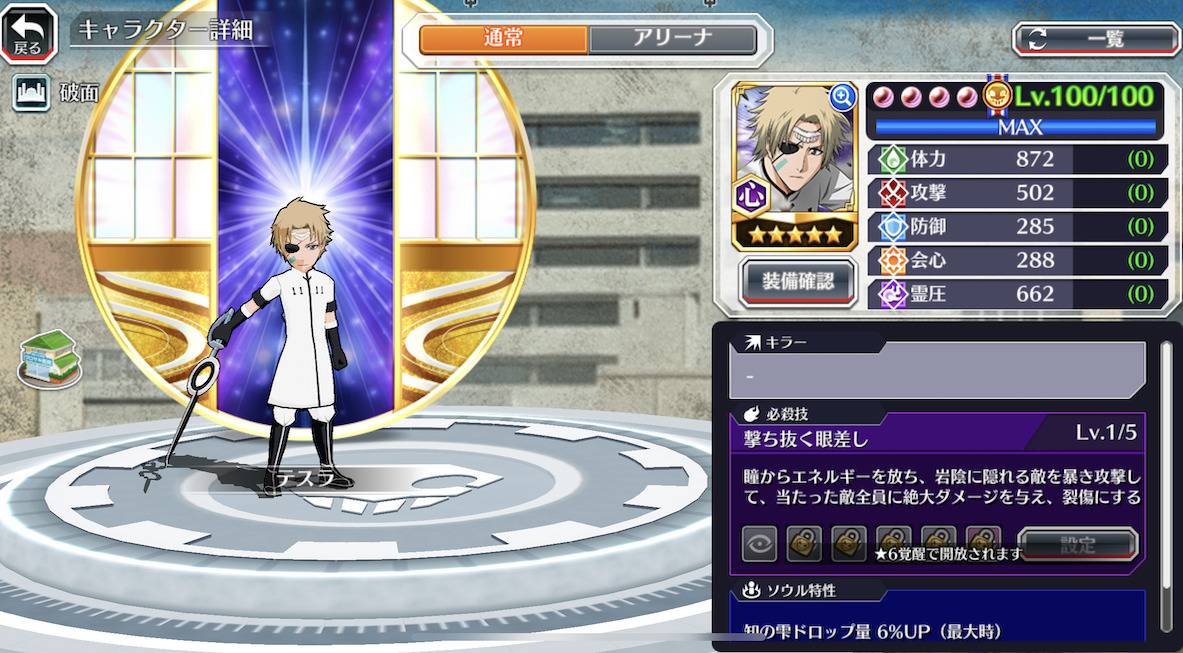Go back with the 戻る button

click(28, 33)
